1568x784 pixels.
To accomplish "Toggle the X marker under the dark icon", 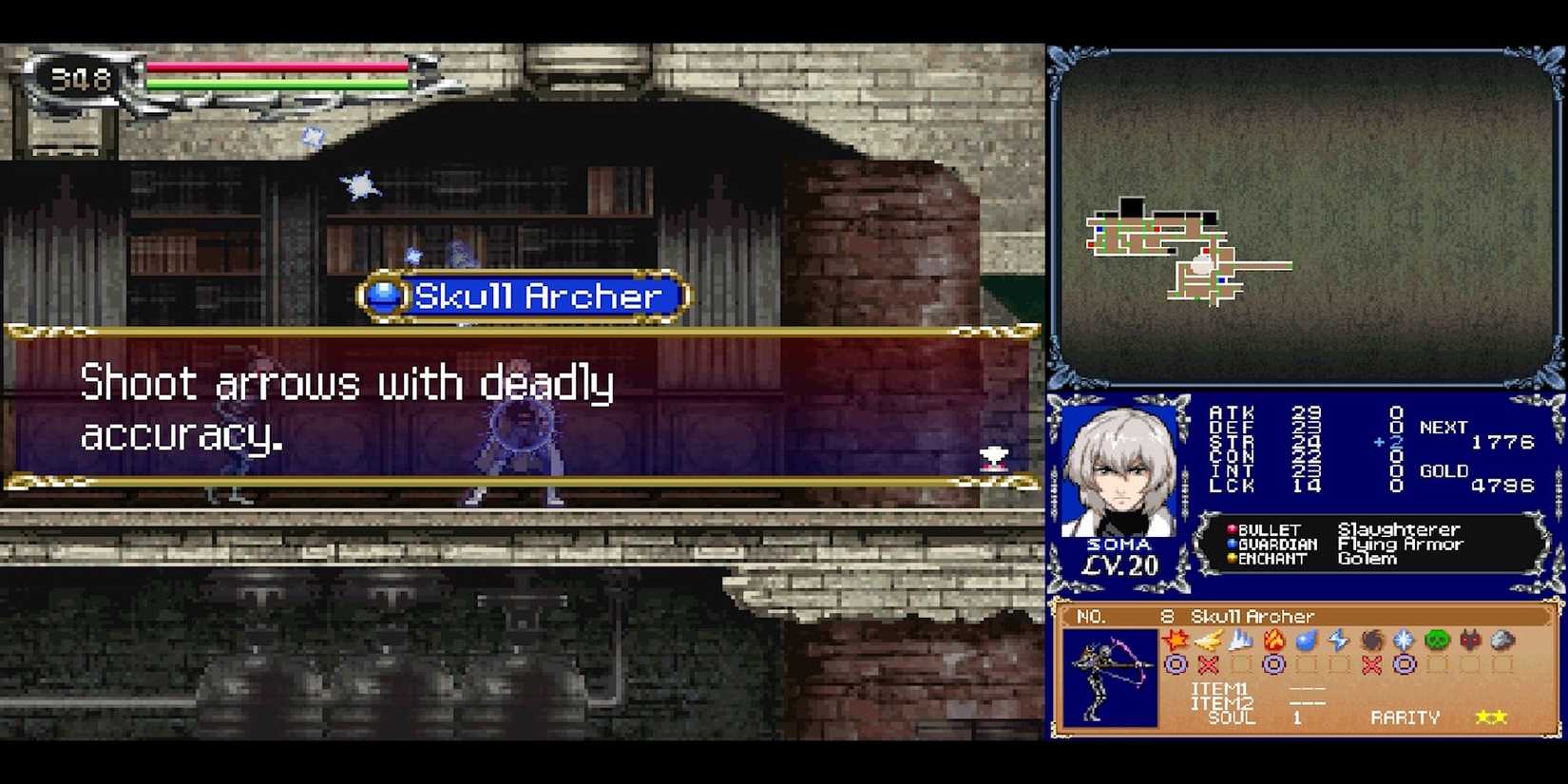I will 1369,665.
